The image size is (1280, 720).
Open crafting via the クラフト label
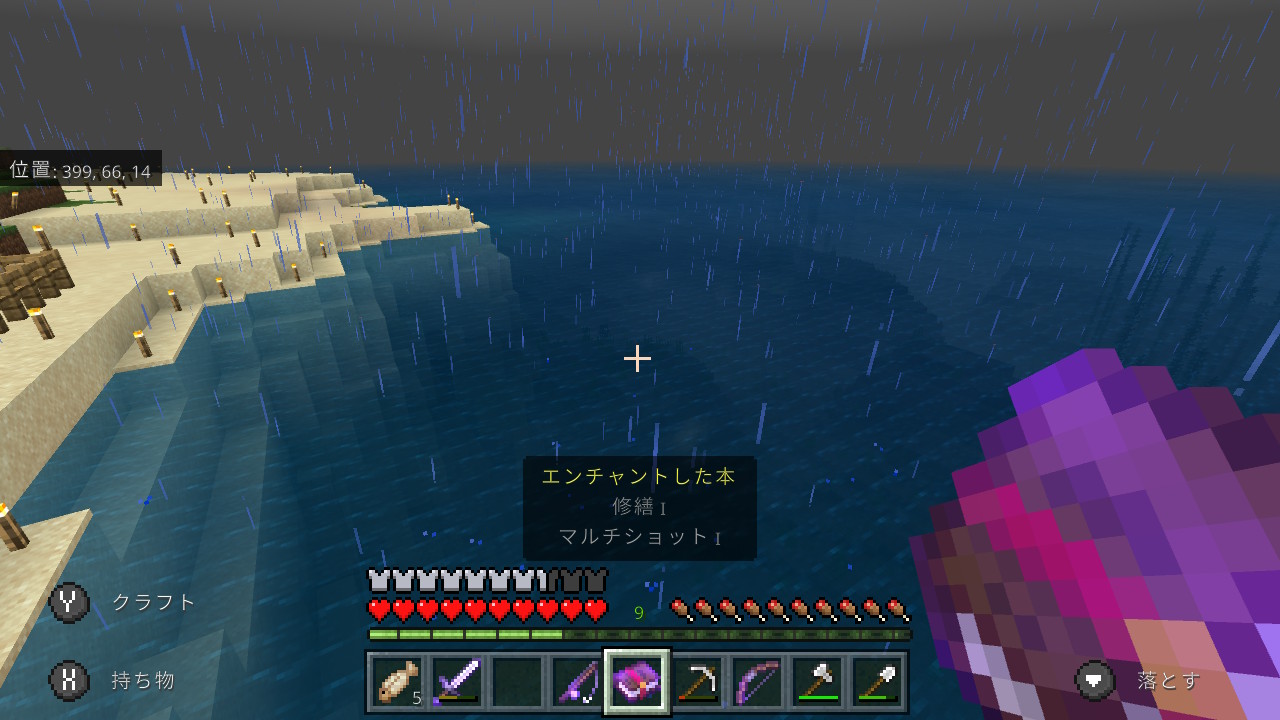(155, 601)
